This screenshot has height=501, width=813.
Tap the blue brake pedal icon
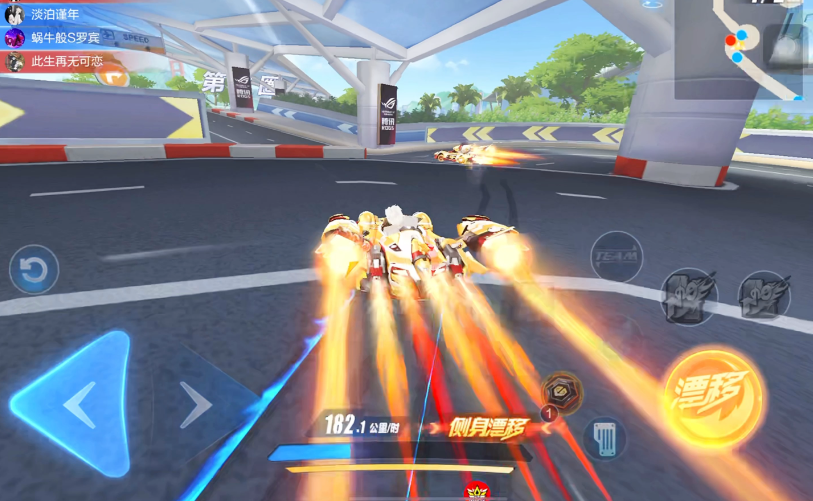(604, 437)
